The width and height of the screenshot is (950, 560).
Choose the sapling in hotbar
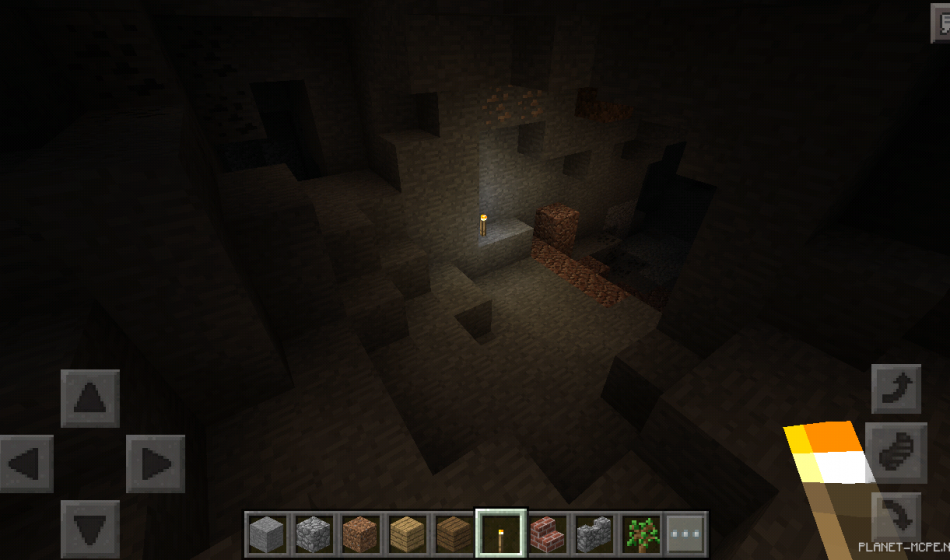(641, 533)
